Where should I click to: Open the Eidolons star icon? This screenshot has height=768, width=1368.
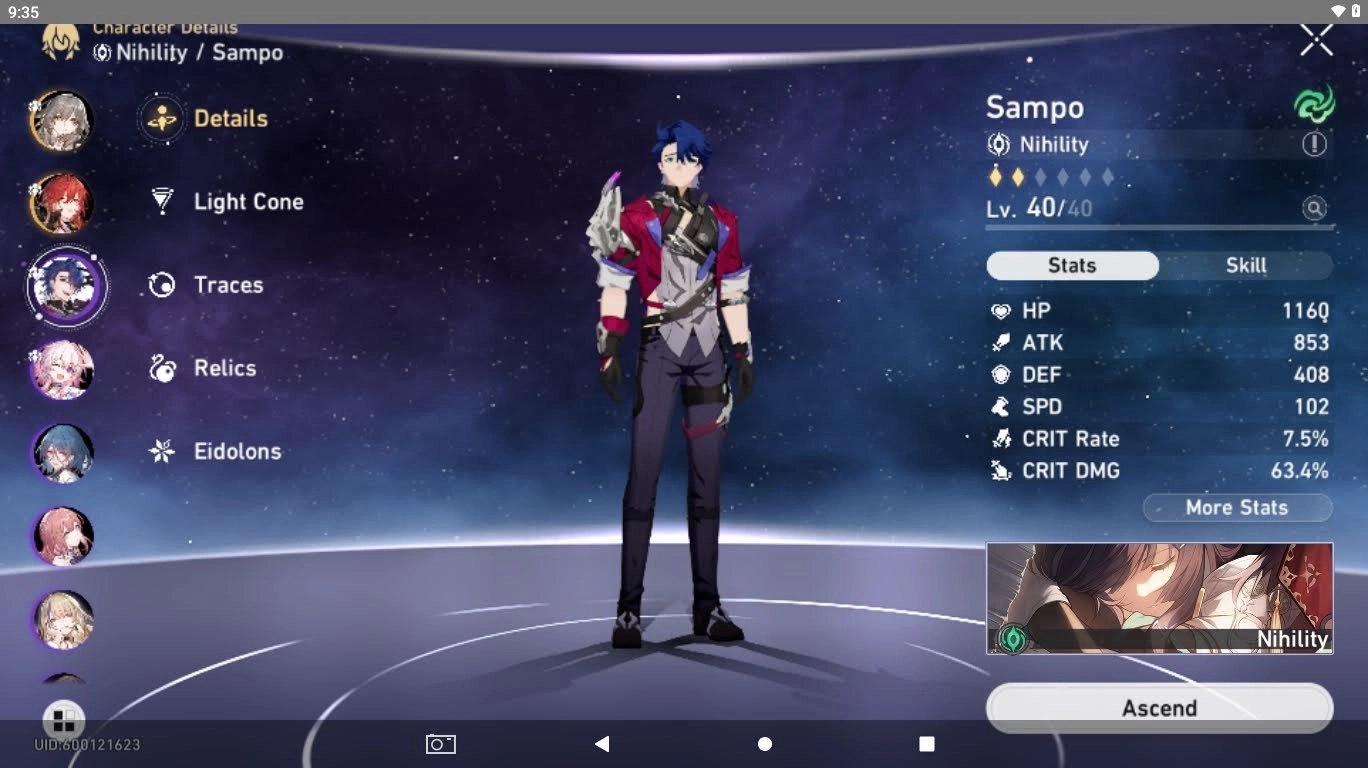pyautogui.click(x=161, y=451)
